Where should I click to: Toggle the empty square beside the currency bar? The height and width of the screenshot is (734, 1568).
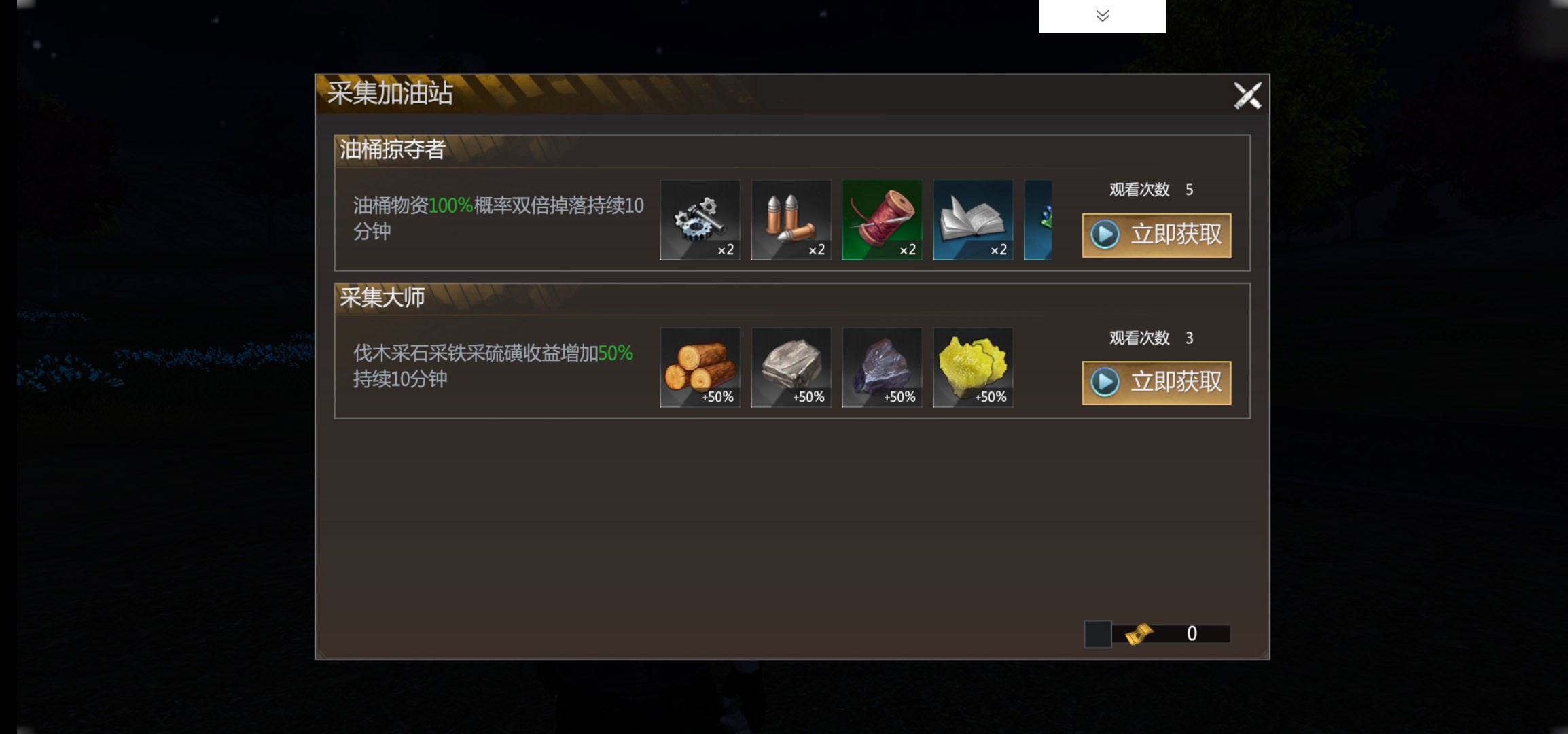pyautogui.click(x=1099, y=633)
